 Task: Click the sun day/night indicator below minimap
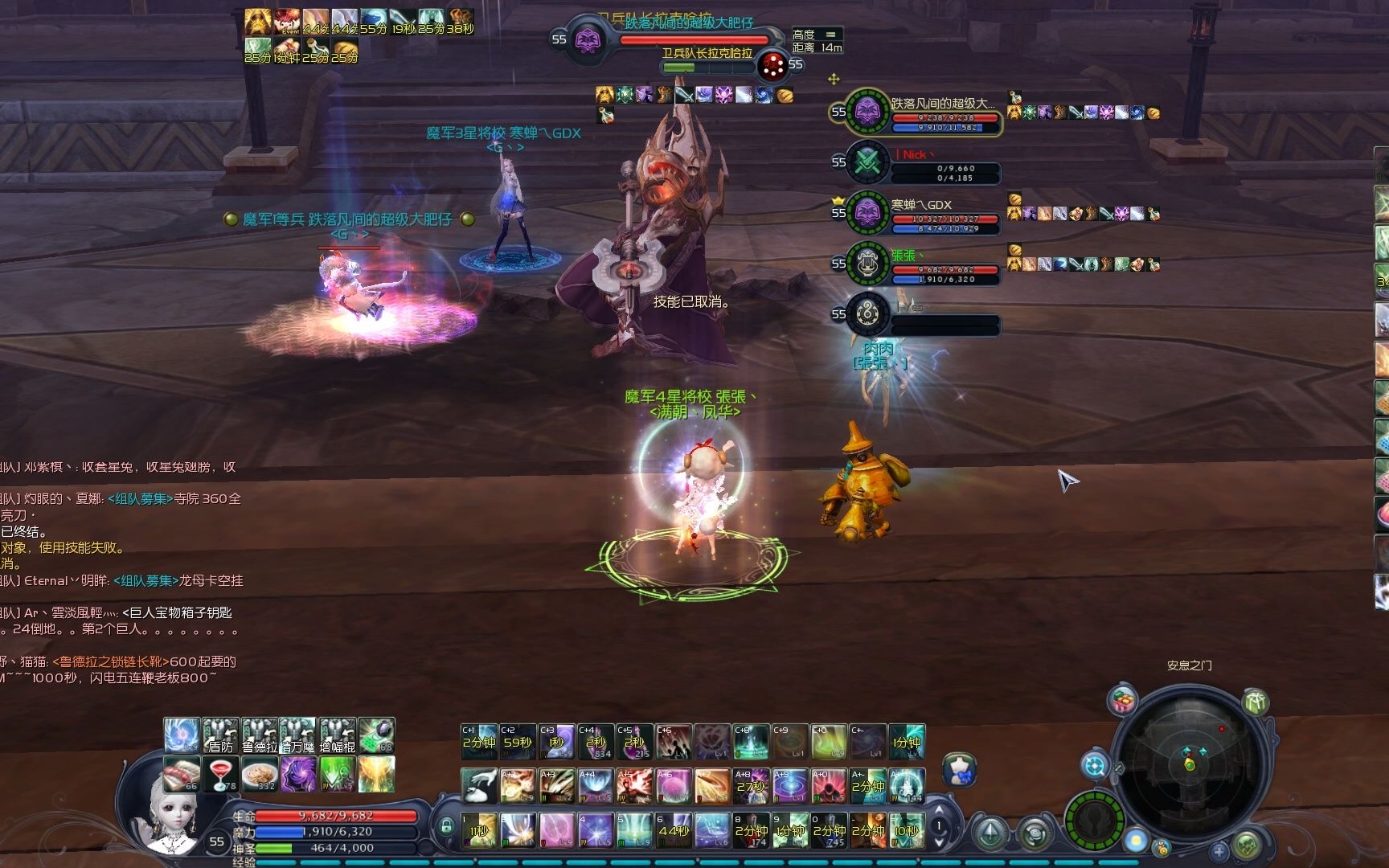click(1136, 838)
